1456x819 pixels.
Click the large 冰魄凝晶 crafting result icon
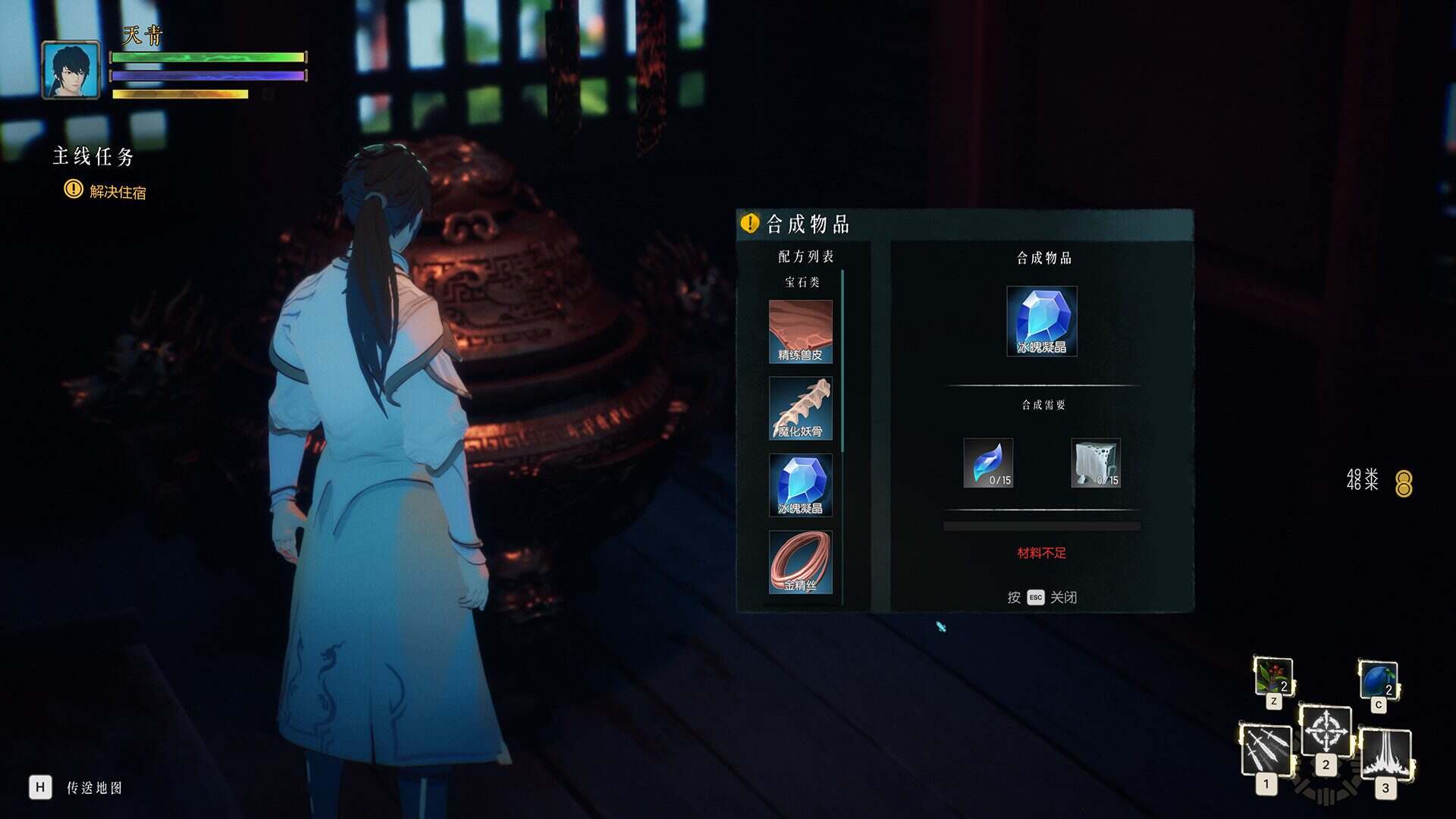[x=1041, y=320]
